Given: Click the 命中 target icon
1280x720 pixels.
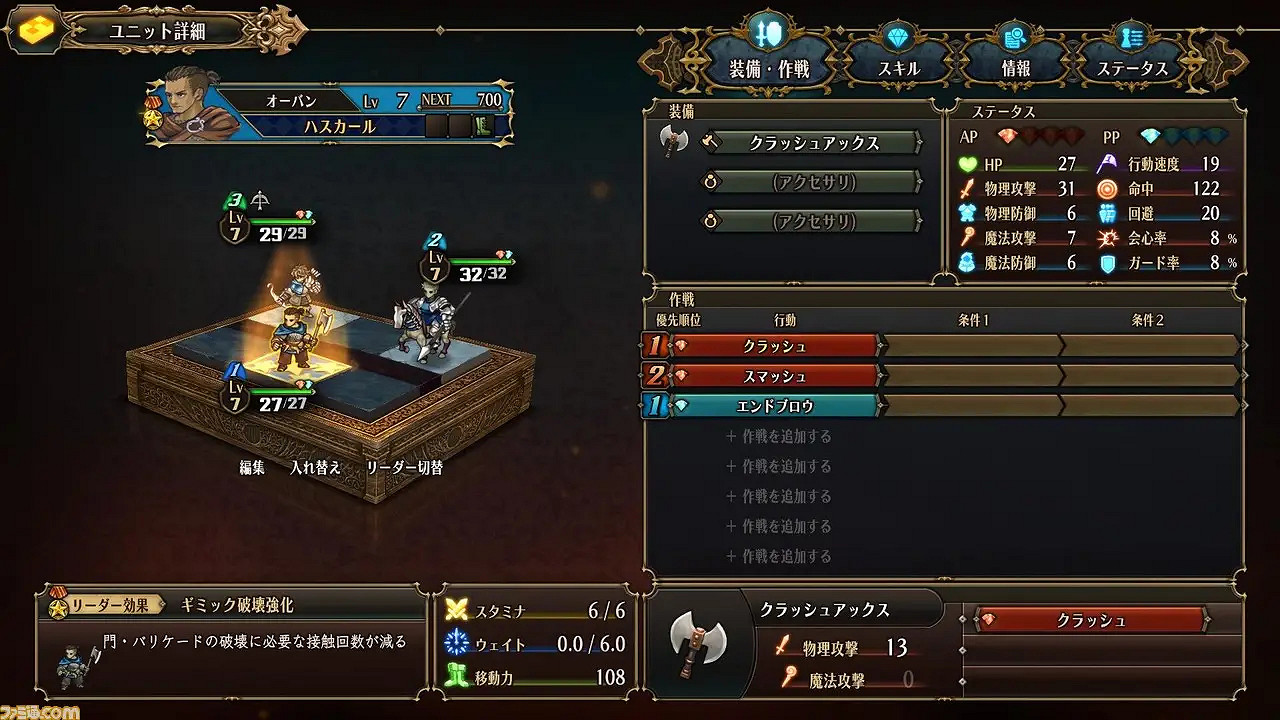Looking at the screenshot, I should 1107,189.
